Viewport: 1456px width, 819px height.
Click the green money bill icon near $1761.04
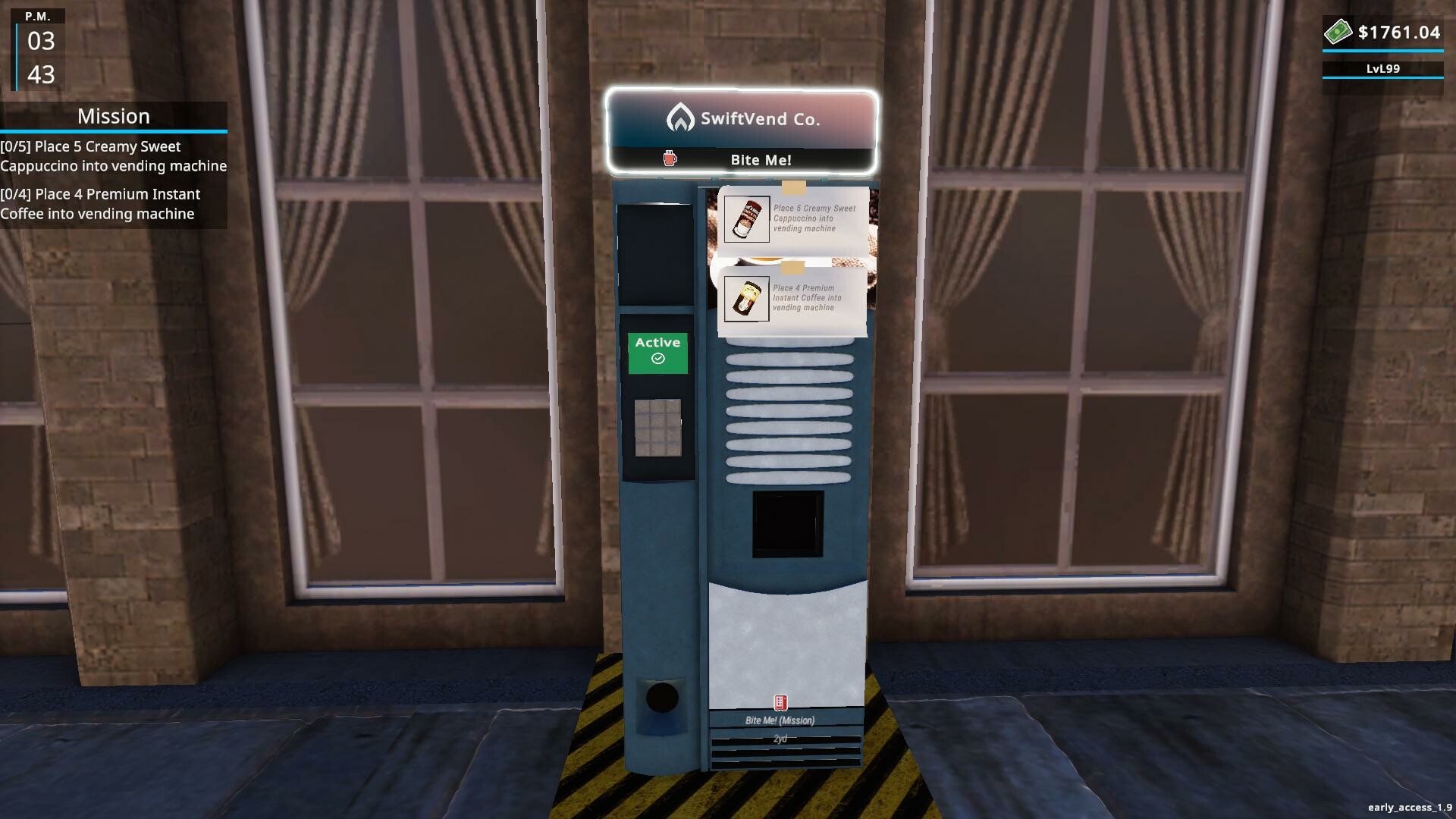1339,31
